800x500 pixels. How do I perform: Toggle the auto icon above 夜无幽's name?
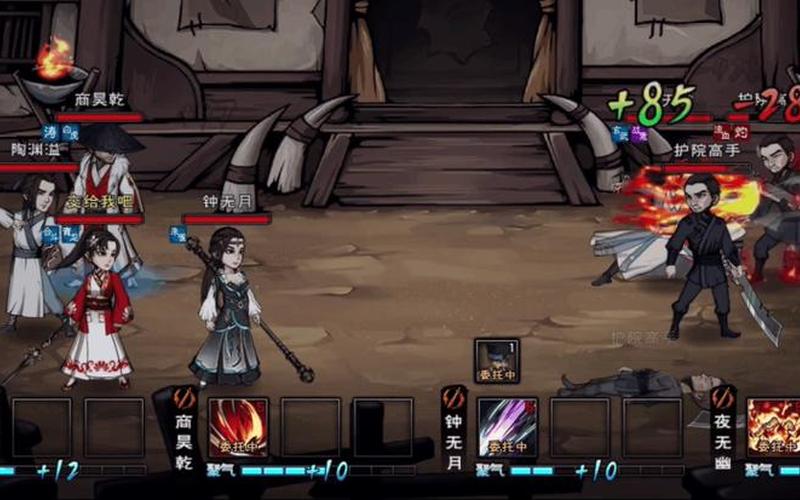(x=723, y=398)
